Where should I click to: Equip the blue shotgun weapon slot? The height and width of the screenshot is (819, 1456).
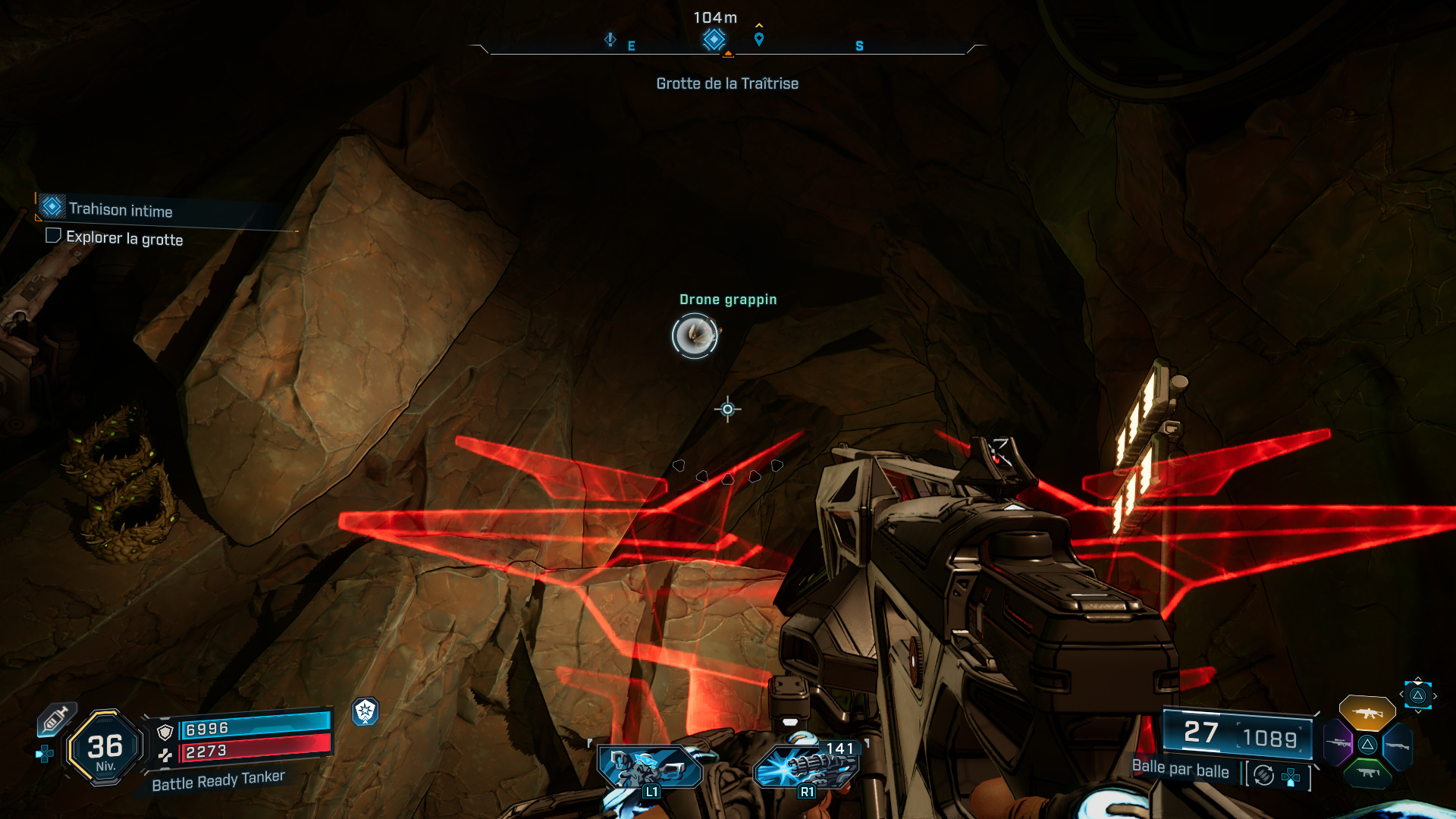click(1398, 746)
